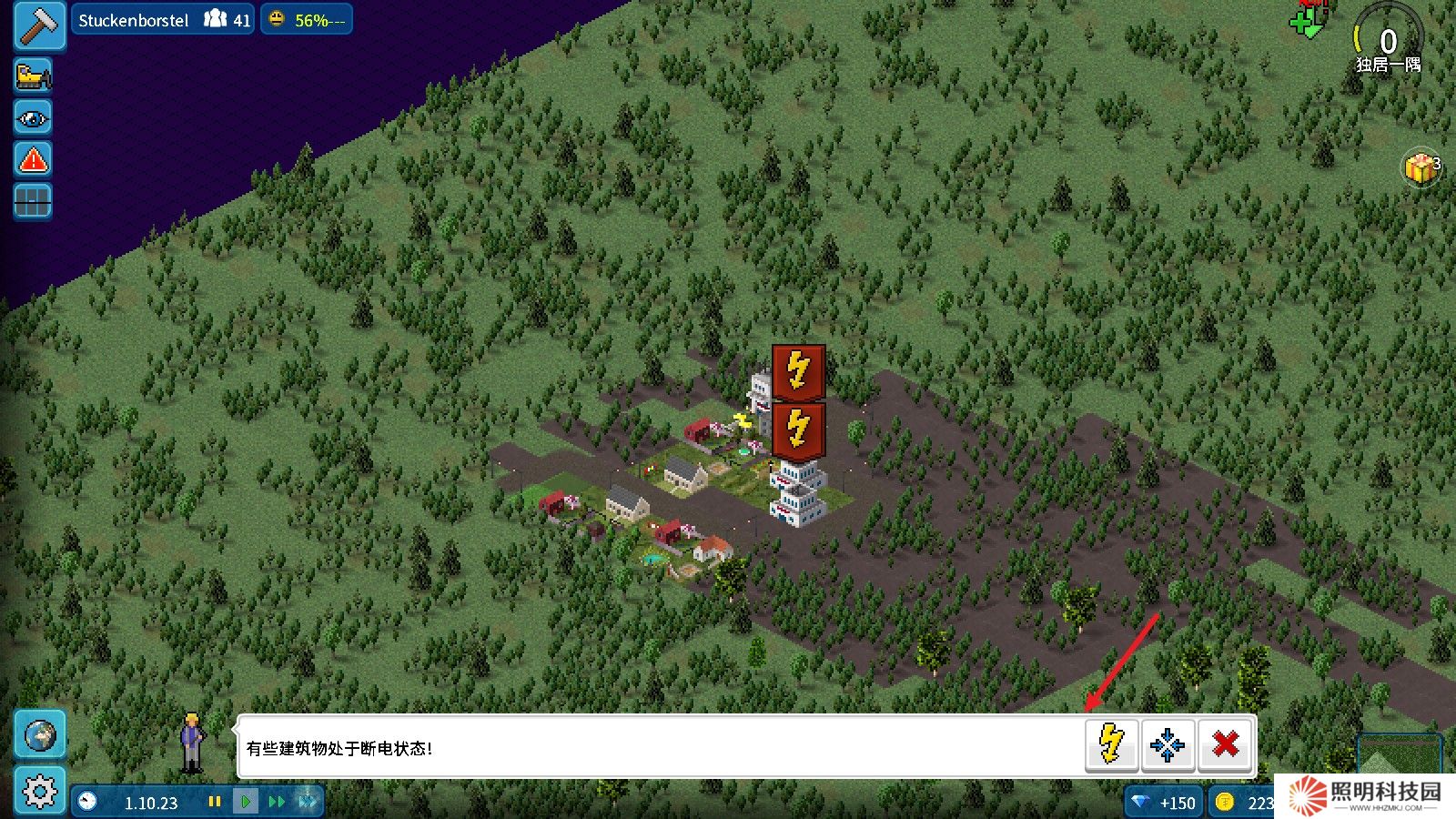Switch to fast-forward double speed
Image resolution: width=1456 pixels, height=819 pixels.
point(278,802)
